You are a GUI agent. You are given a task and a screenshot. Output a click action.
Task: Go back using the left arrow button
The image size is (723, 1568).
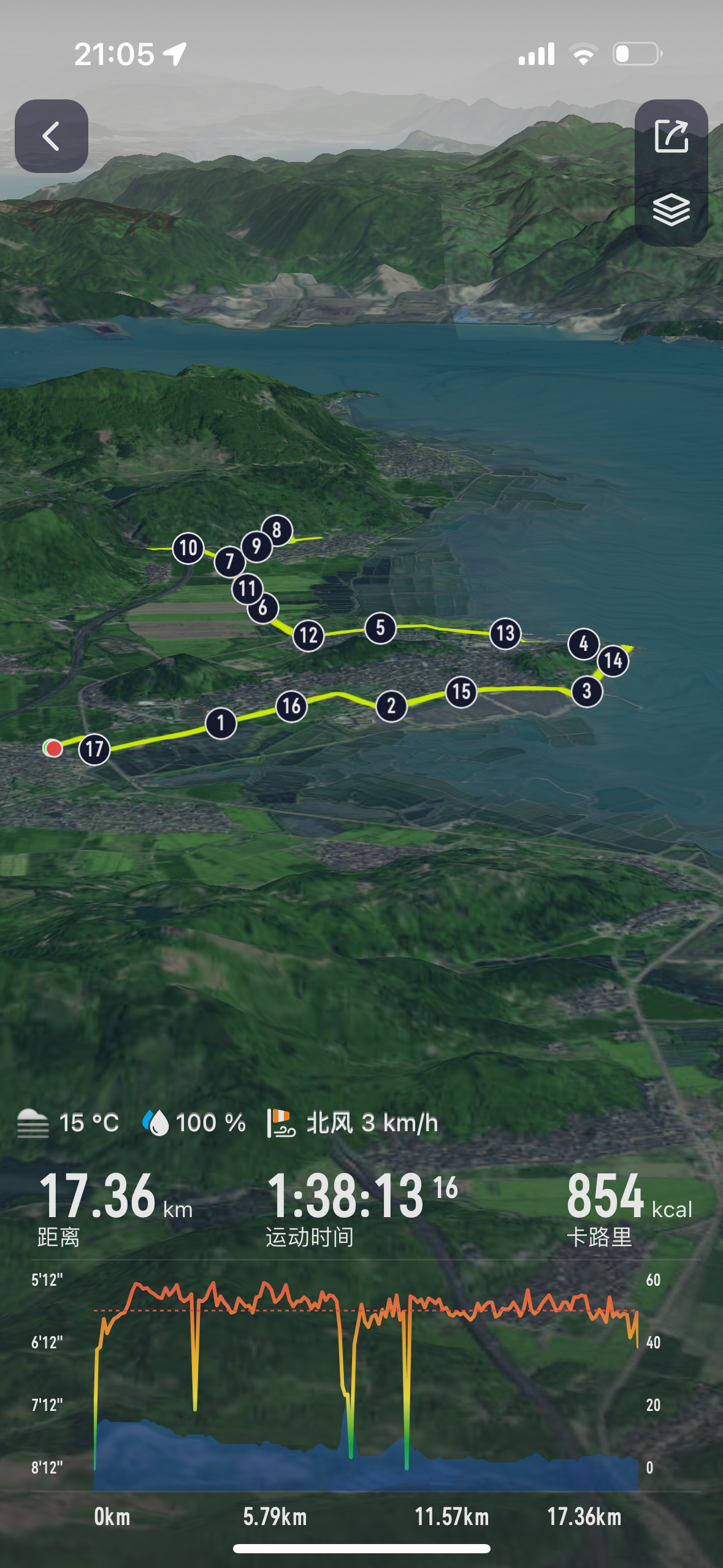click(x=52, y=136)
